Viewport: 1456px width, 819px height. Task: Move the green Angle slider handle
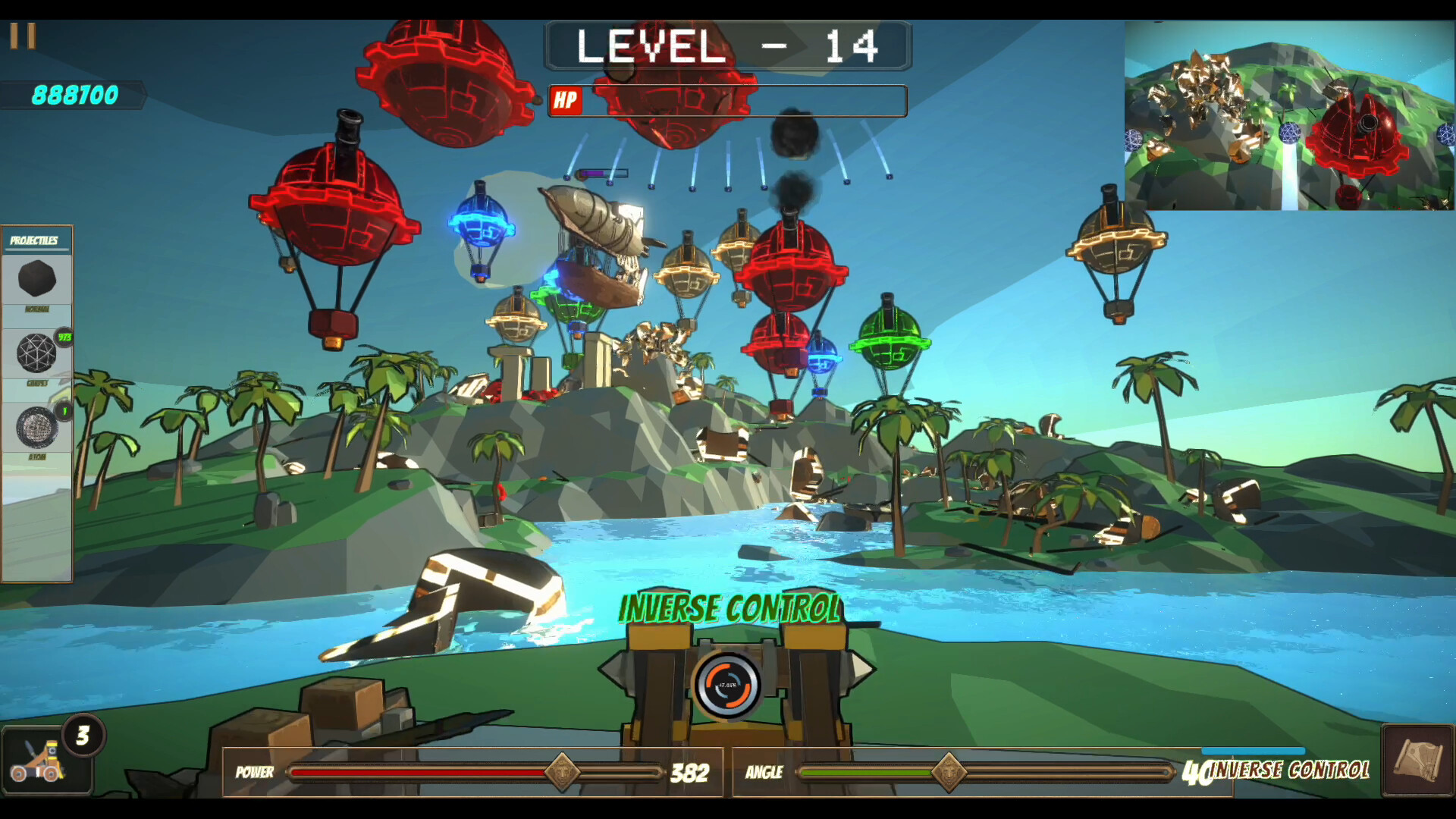(949, 773)
